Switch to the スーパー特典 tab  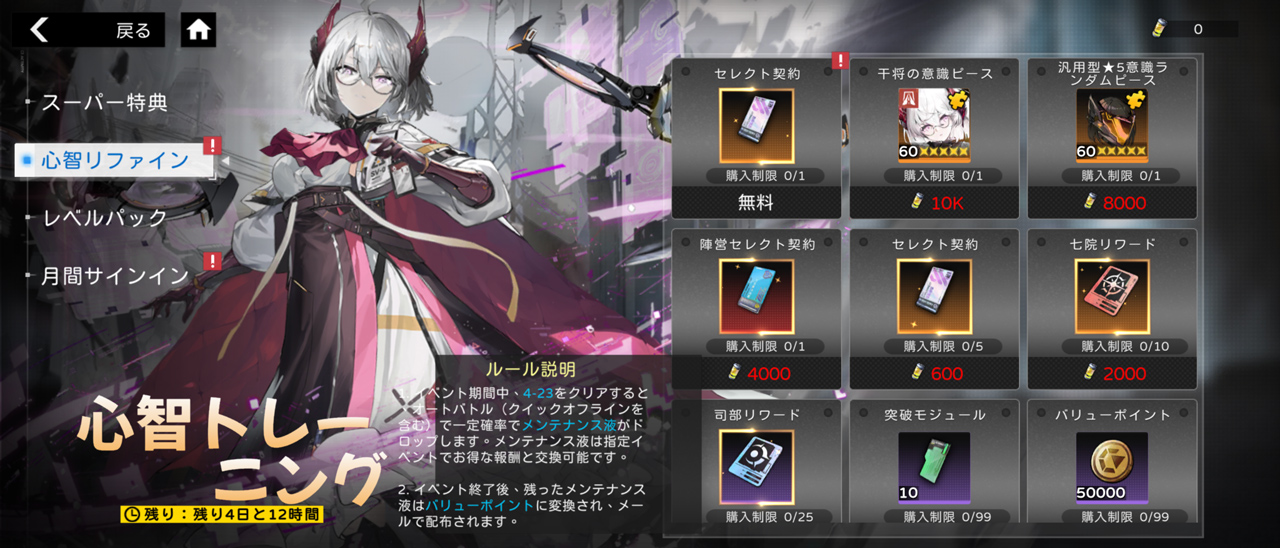[104, 102]
